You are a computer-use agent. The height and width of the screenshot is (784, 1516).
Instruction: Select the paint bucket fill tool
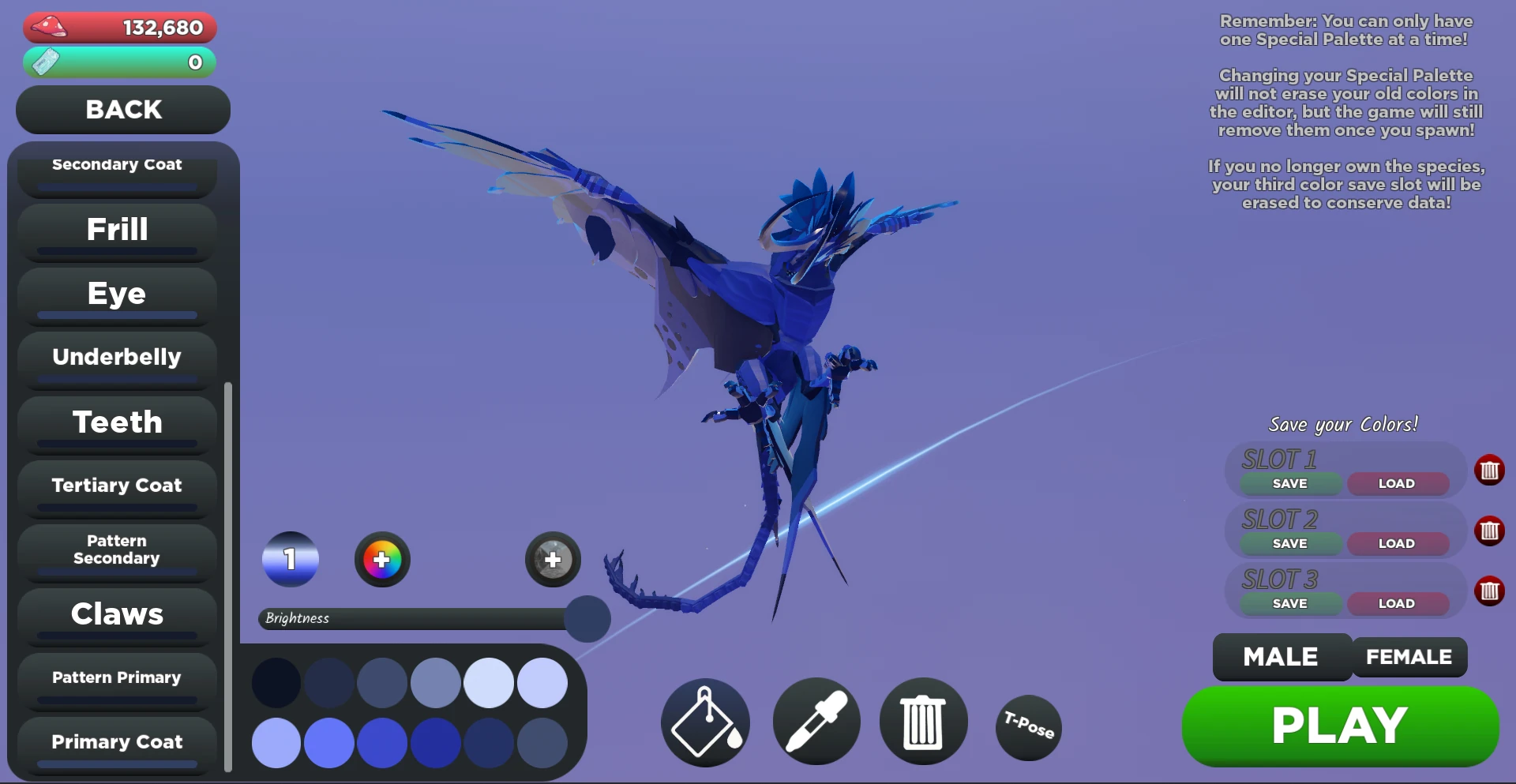coord(705,722)
